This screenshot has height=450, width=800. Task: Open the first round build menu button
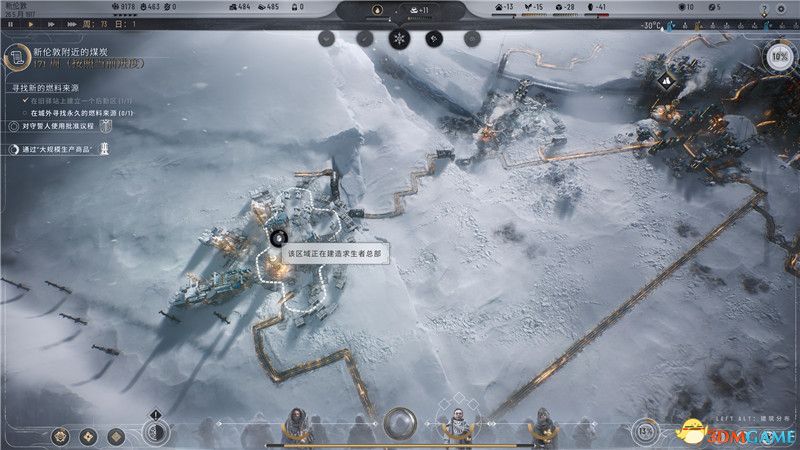coord(62,436)
